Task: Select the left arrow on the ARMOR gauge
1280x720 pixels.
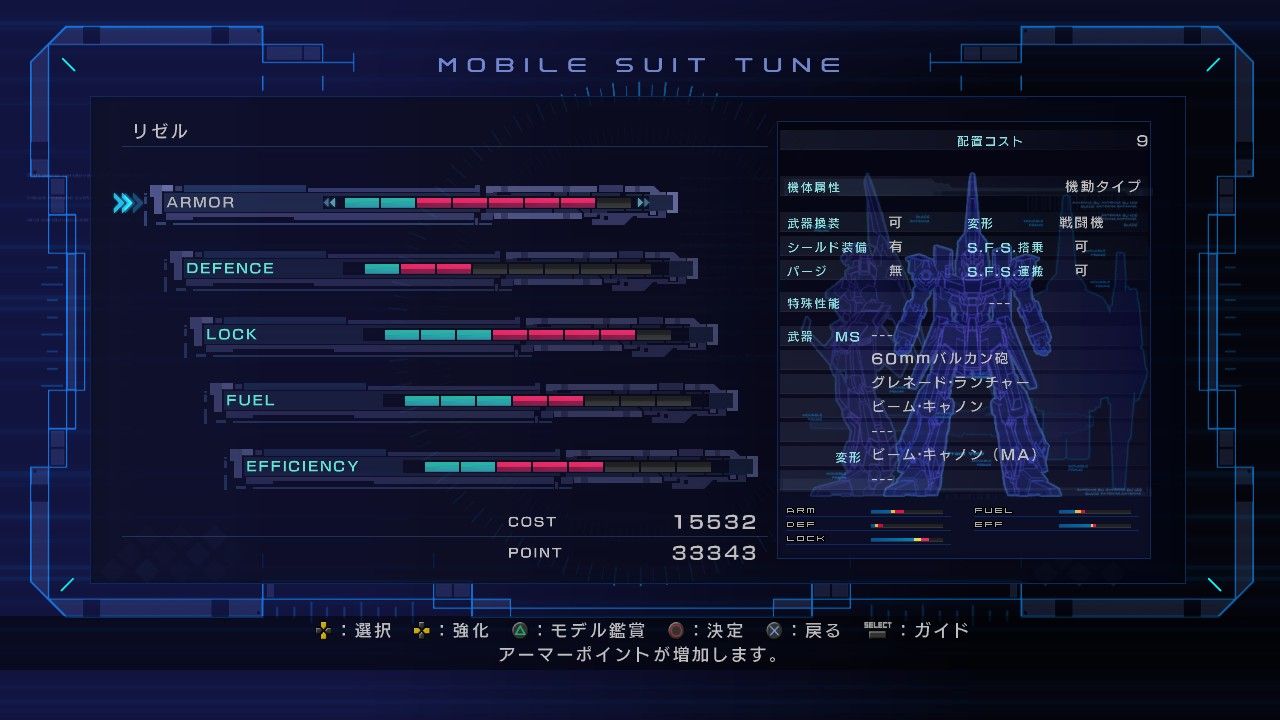Action: coord(330,201)
